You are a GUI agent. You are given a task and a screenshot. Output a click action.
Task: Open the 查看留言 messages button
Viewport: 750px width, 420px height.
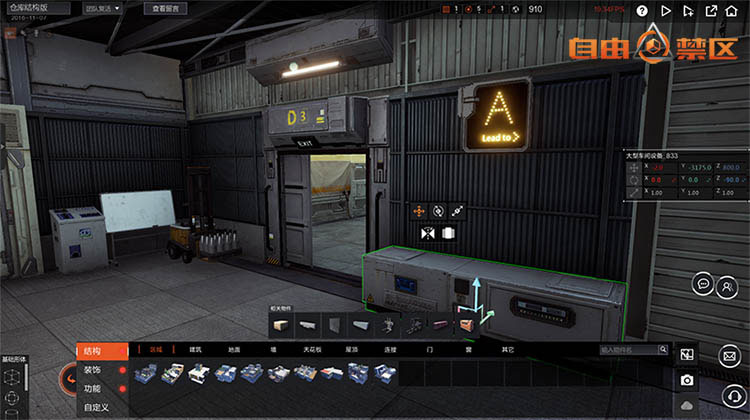(170, 8)
